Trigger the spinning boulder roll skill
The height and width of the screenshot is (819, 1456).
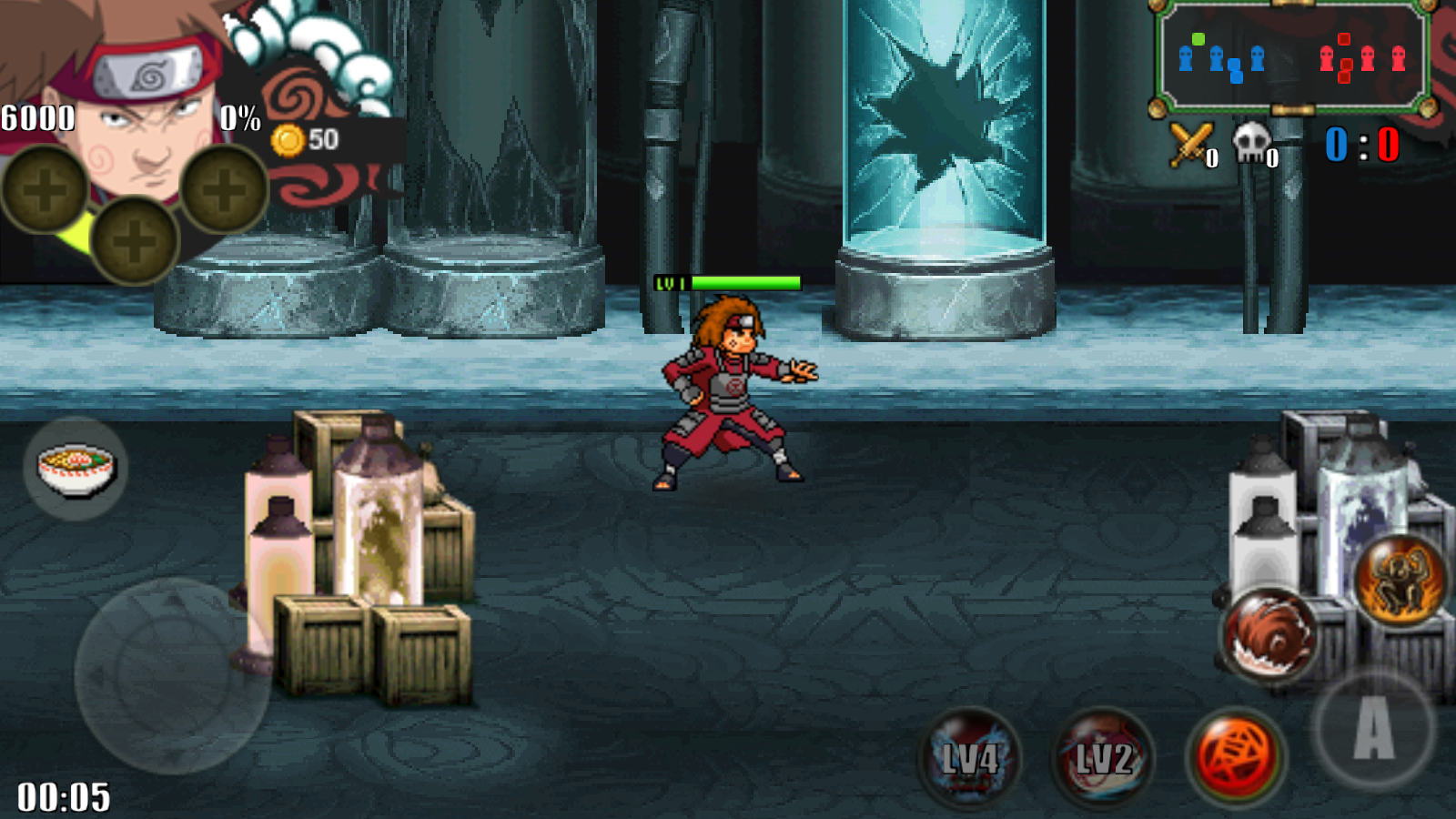point(1269,634)
